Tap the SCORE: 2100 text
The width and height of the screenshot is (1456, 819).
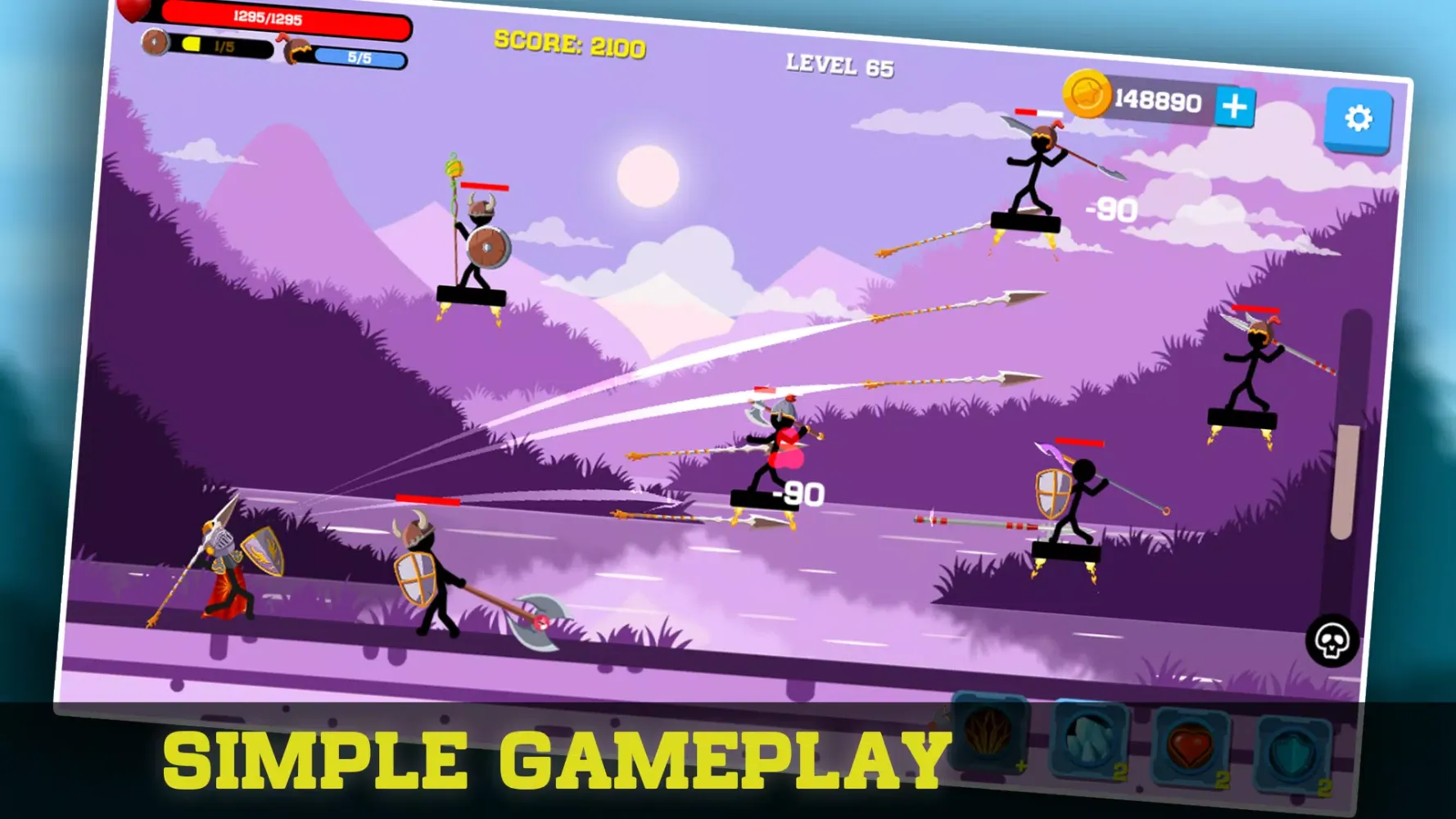[569, 47]
